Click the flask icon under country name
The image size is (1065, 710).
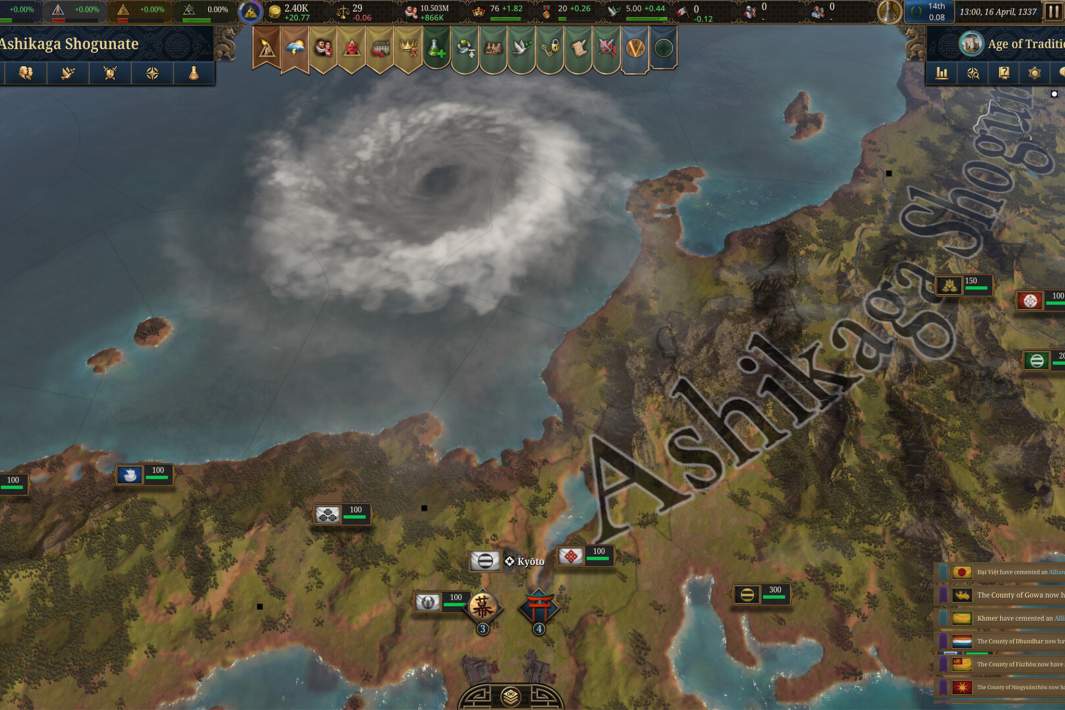coord(194,73)
